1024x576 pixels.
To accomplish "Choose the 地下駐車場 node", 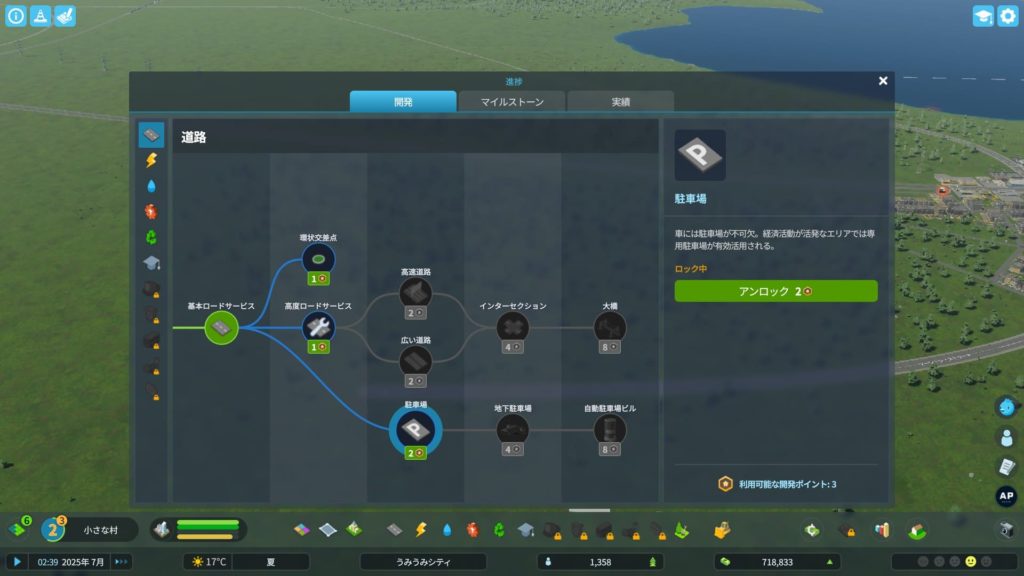I will pos(513,429).
